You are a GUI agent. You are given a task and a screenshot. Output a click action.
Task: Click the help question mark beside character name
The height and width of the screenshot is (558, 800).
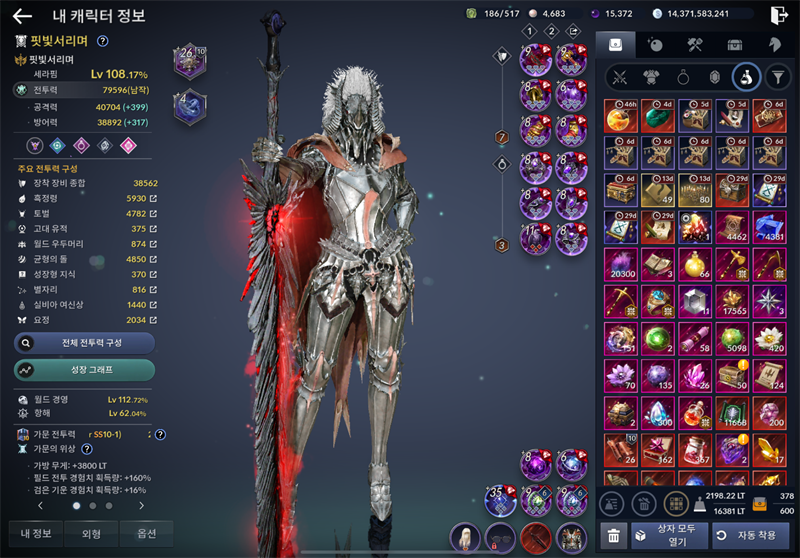click(103, 41)
